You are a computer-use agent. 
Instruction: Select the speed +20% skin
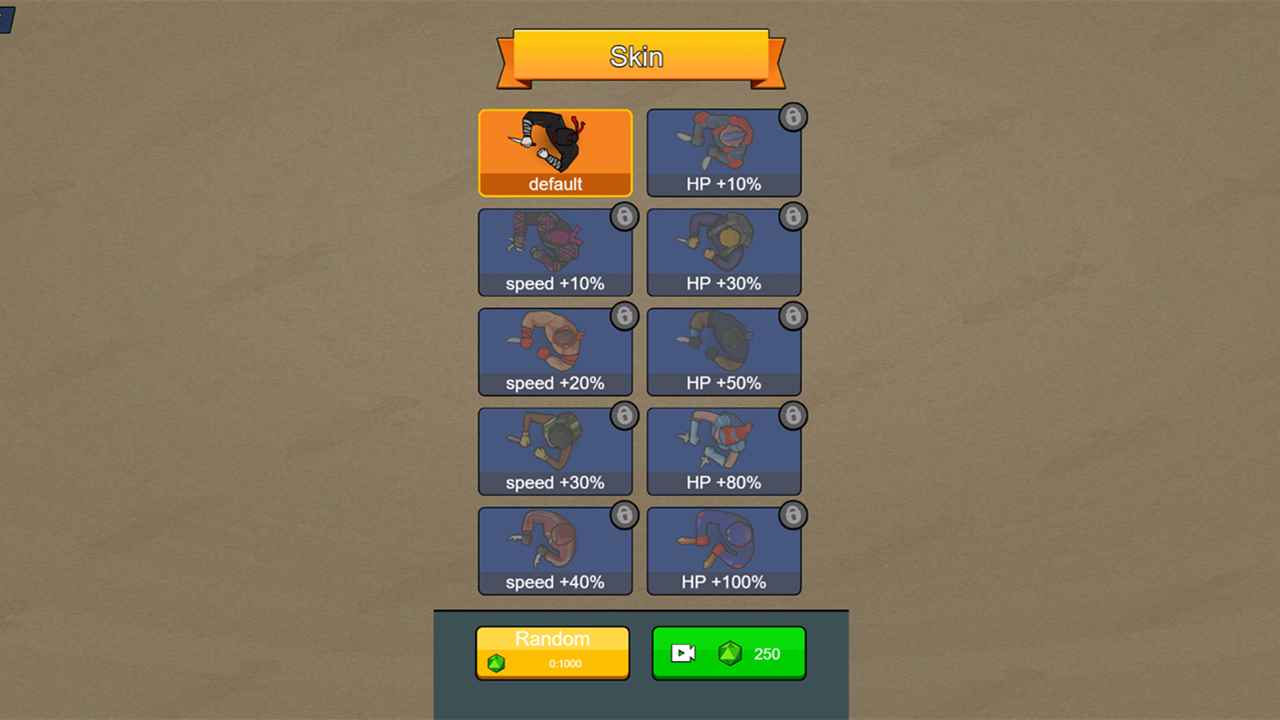click(555, 351)
